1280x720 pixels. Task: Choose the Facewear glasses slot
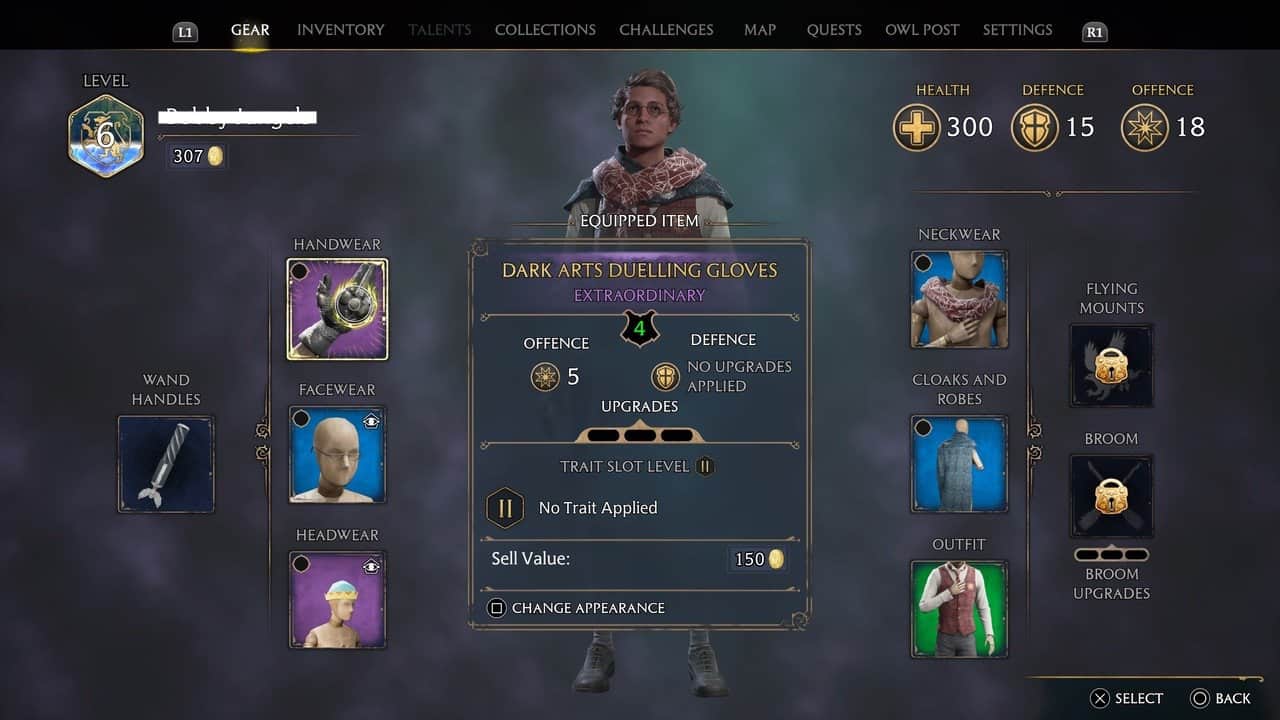[x=338, y=454]
